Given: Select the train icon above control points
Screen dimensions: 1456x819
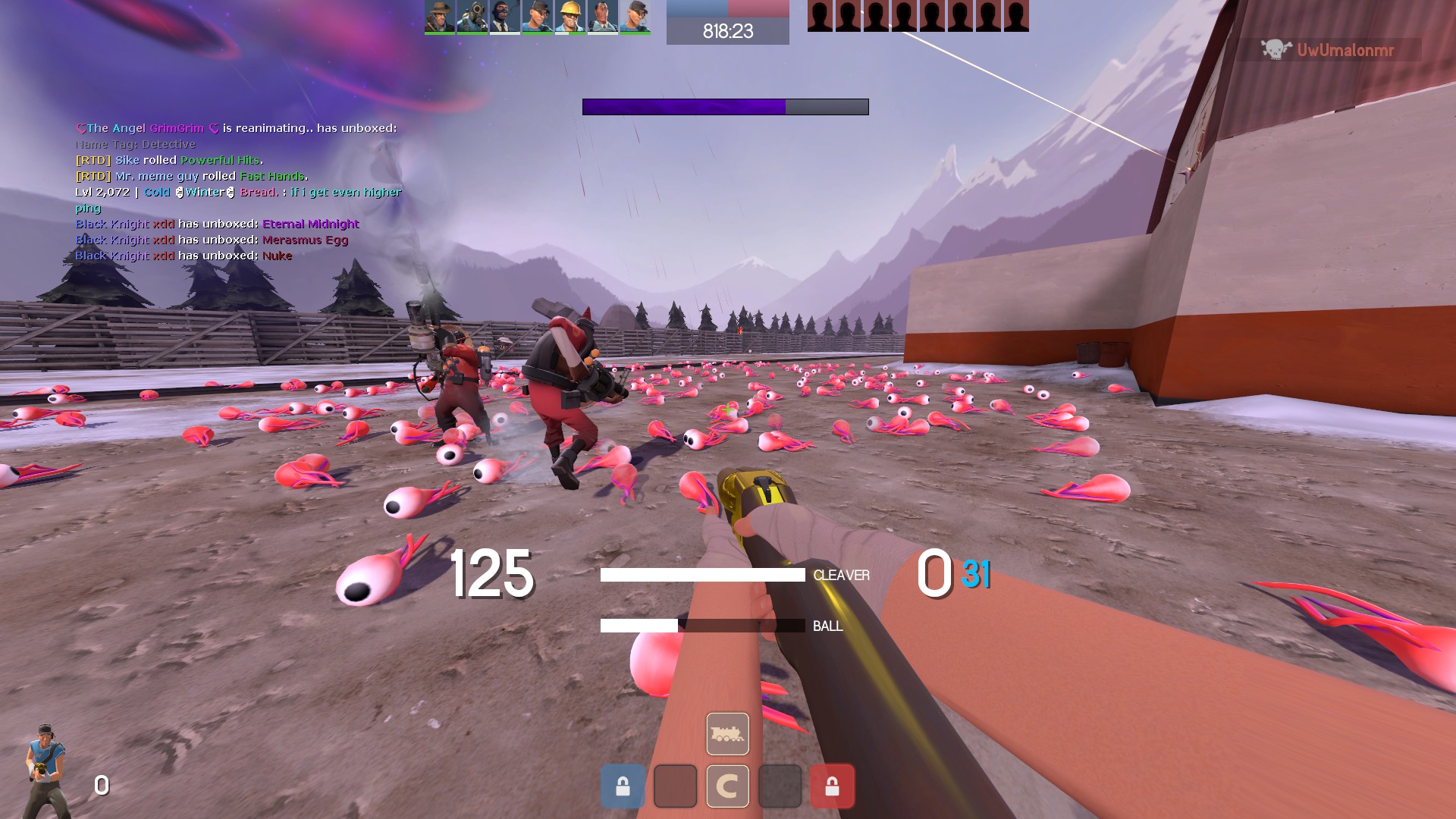Looking at the screenshot, I should tap(727, 733).
